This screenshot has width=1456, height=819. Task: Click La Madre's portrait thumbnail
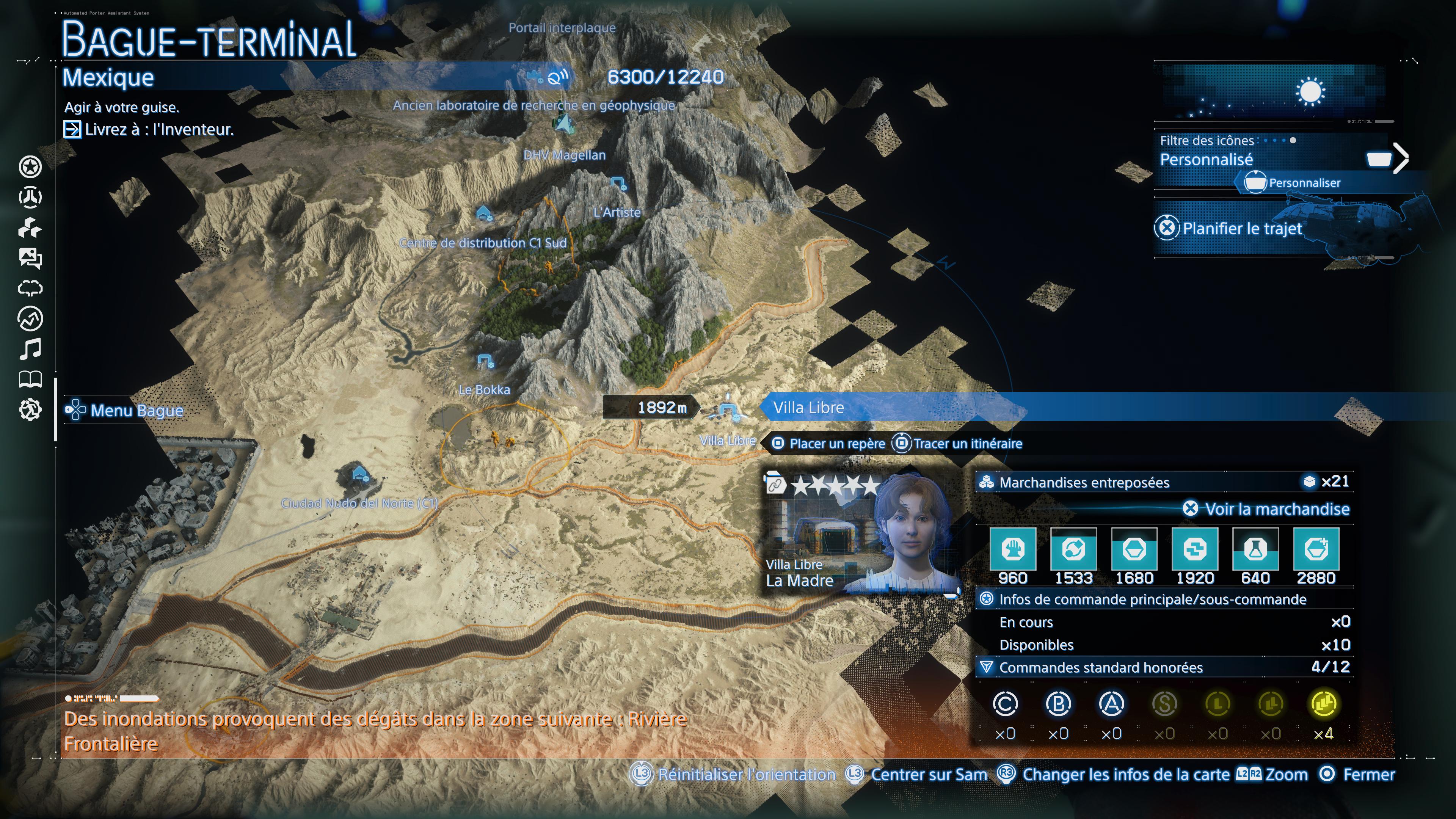916,531
